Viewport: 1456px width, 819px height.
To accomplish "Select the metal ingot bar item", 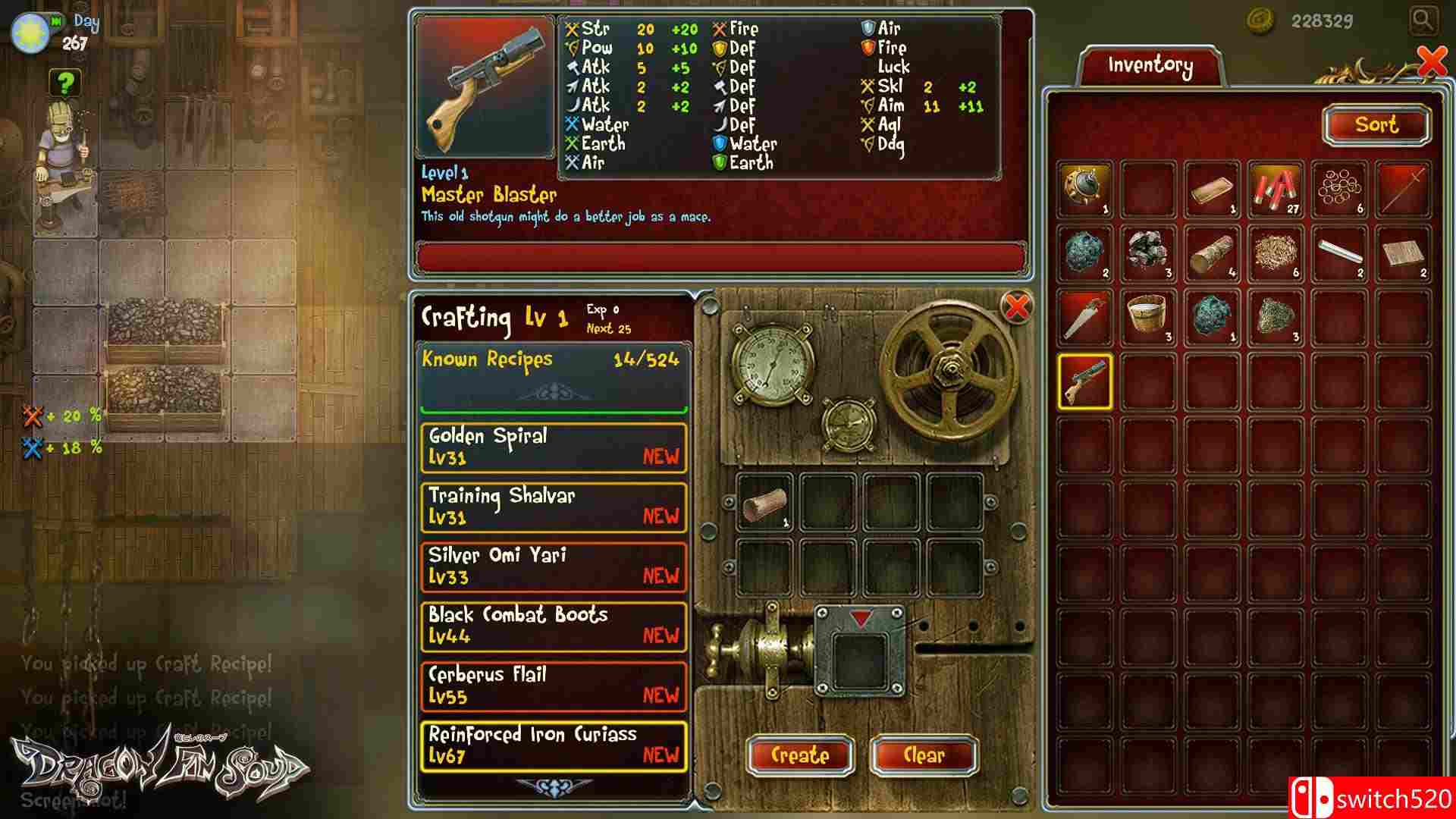I will (1210, 190).
